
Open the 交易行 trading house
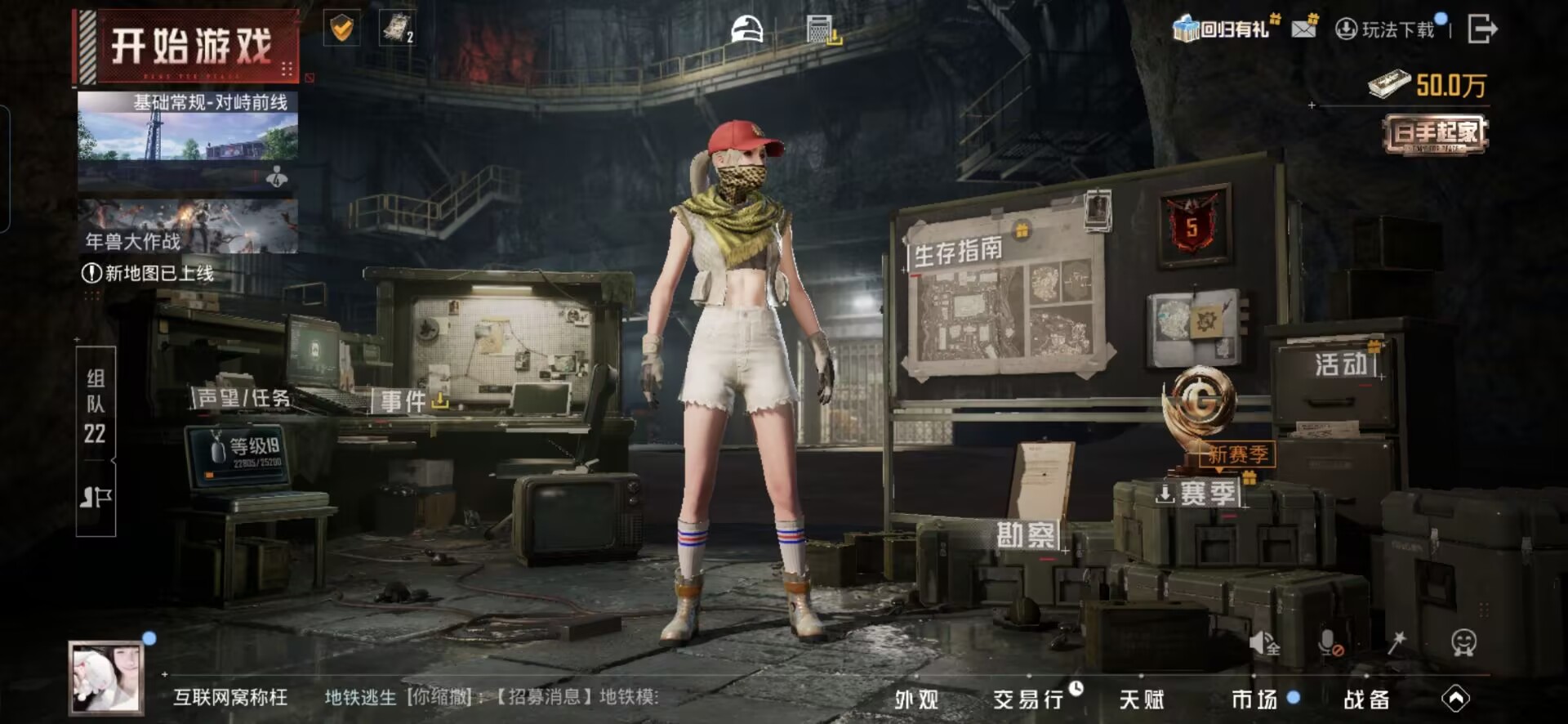click(x=1029, y=699)
